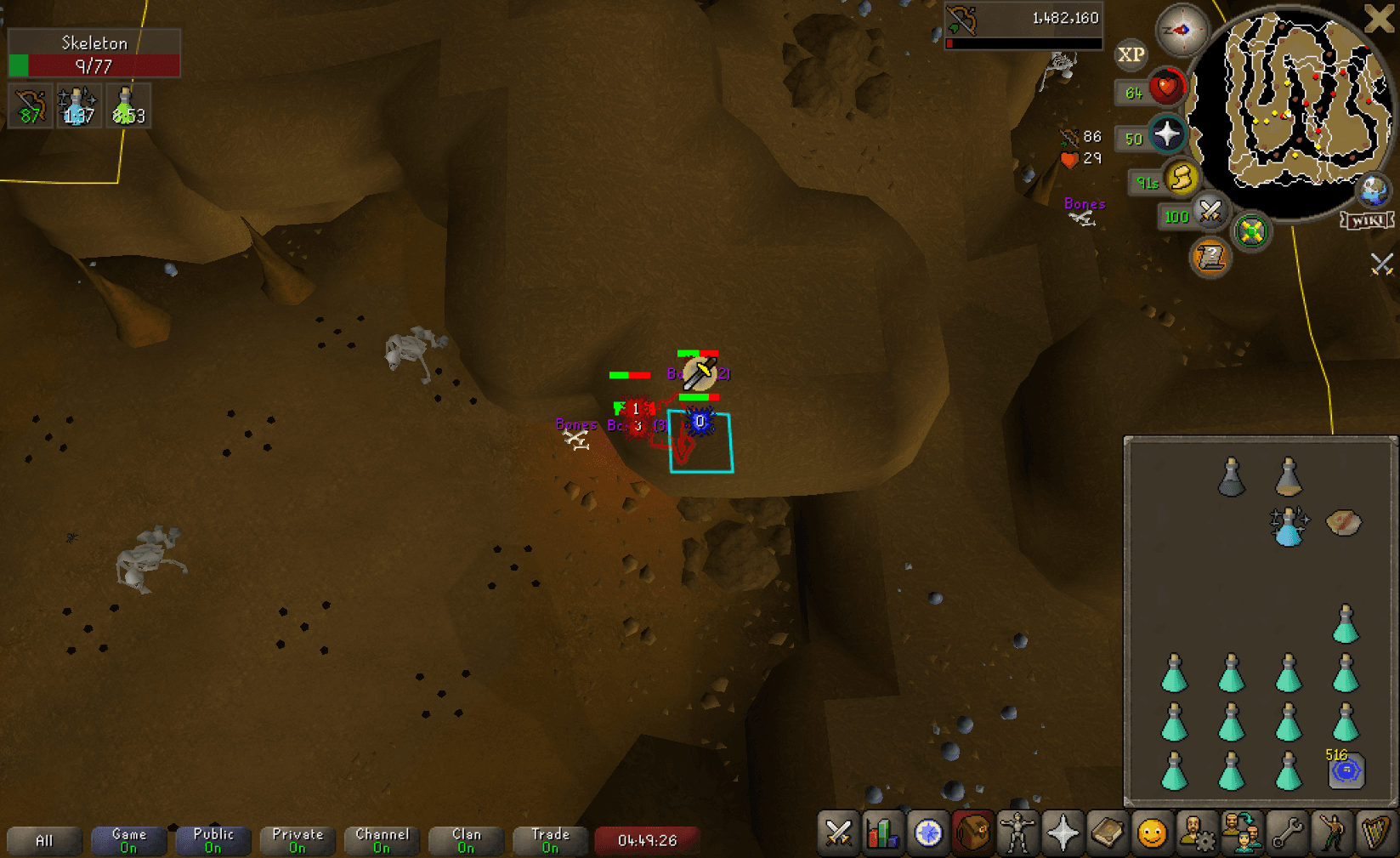Toggle the XP drops button
The width and height of the screenshot is (1400, 858).
(1131, 55)
